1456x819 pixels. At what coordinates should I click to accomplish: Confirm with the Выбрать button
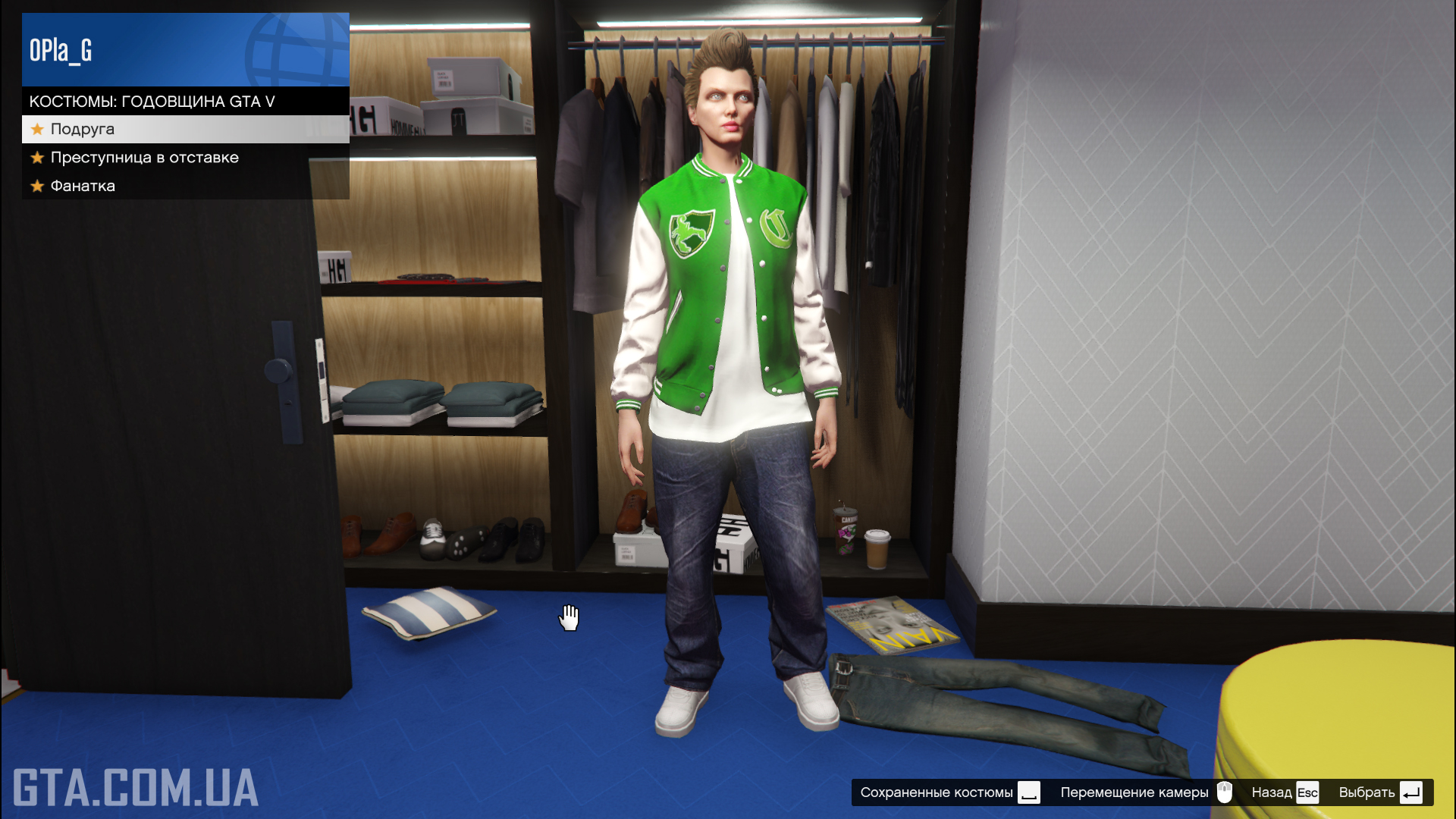[1380, 792]
